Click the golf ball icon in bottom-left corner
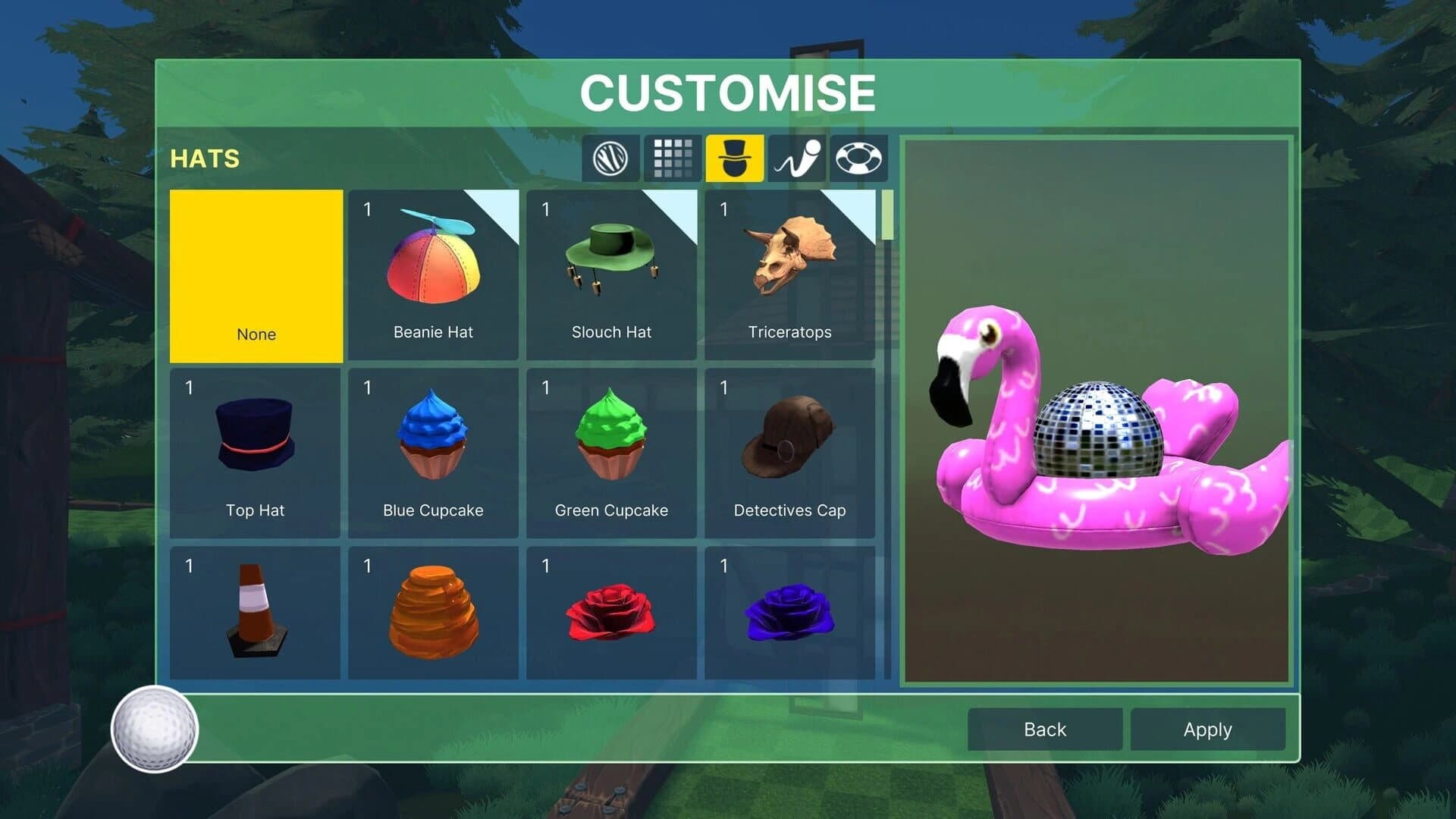Viewport: 1456px width, 819px height. pyautogui.click(x=155, y=730)
